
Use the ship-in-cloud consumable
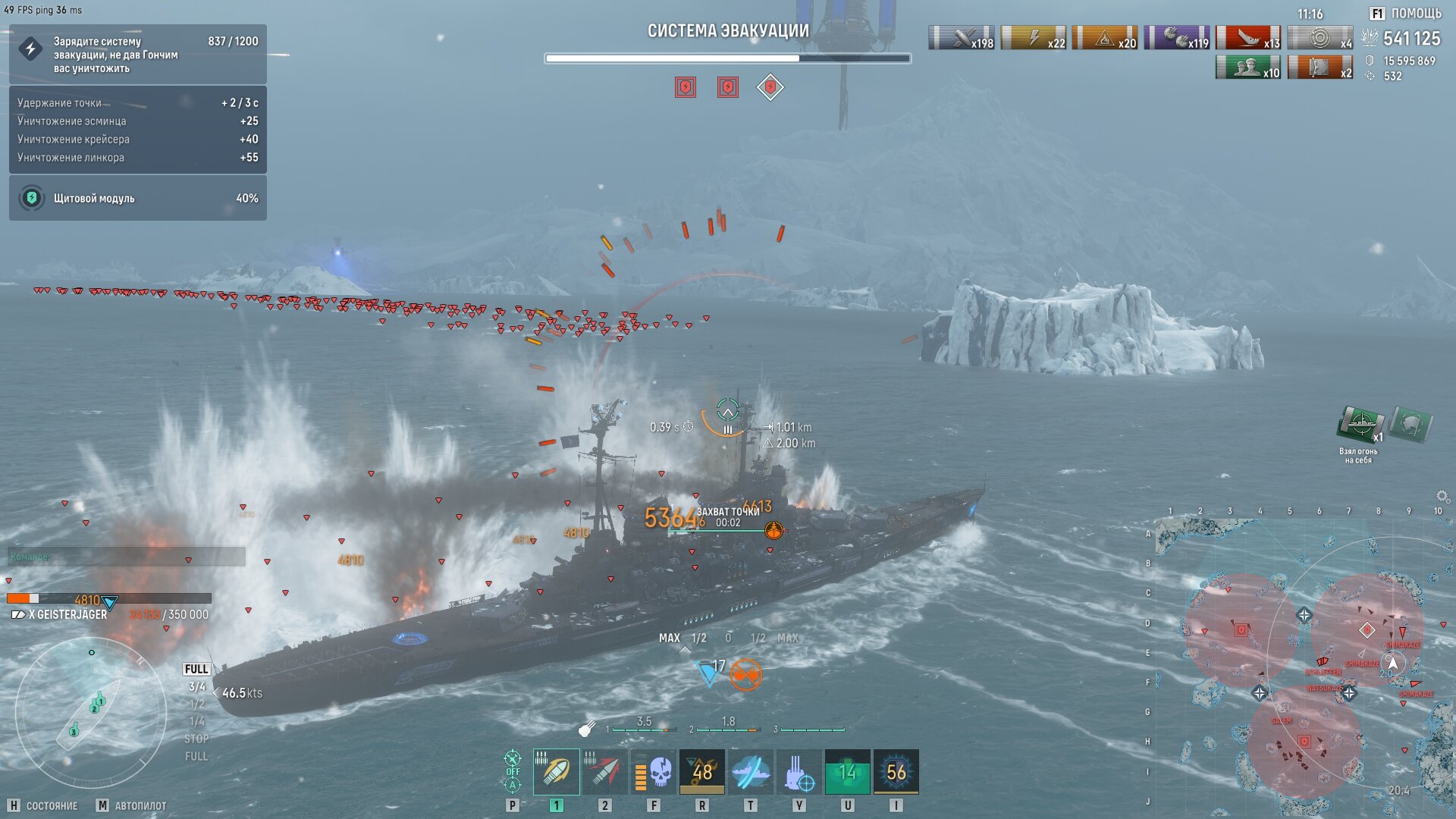pos(751,772)
